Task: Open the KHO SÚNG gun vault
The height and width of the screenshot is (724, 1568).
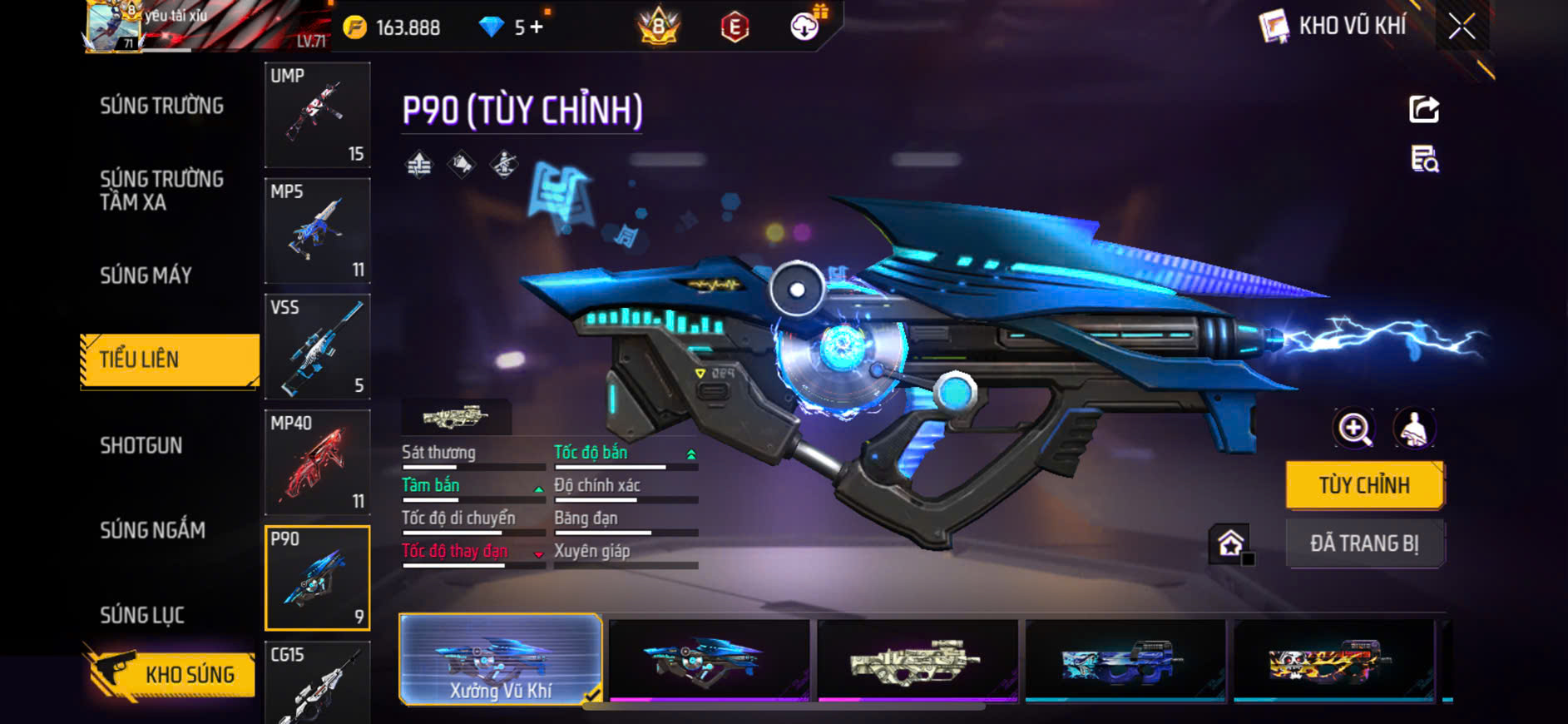Action: point(170,673)
